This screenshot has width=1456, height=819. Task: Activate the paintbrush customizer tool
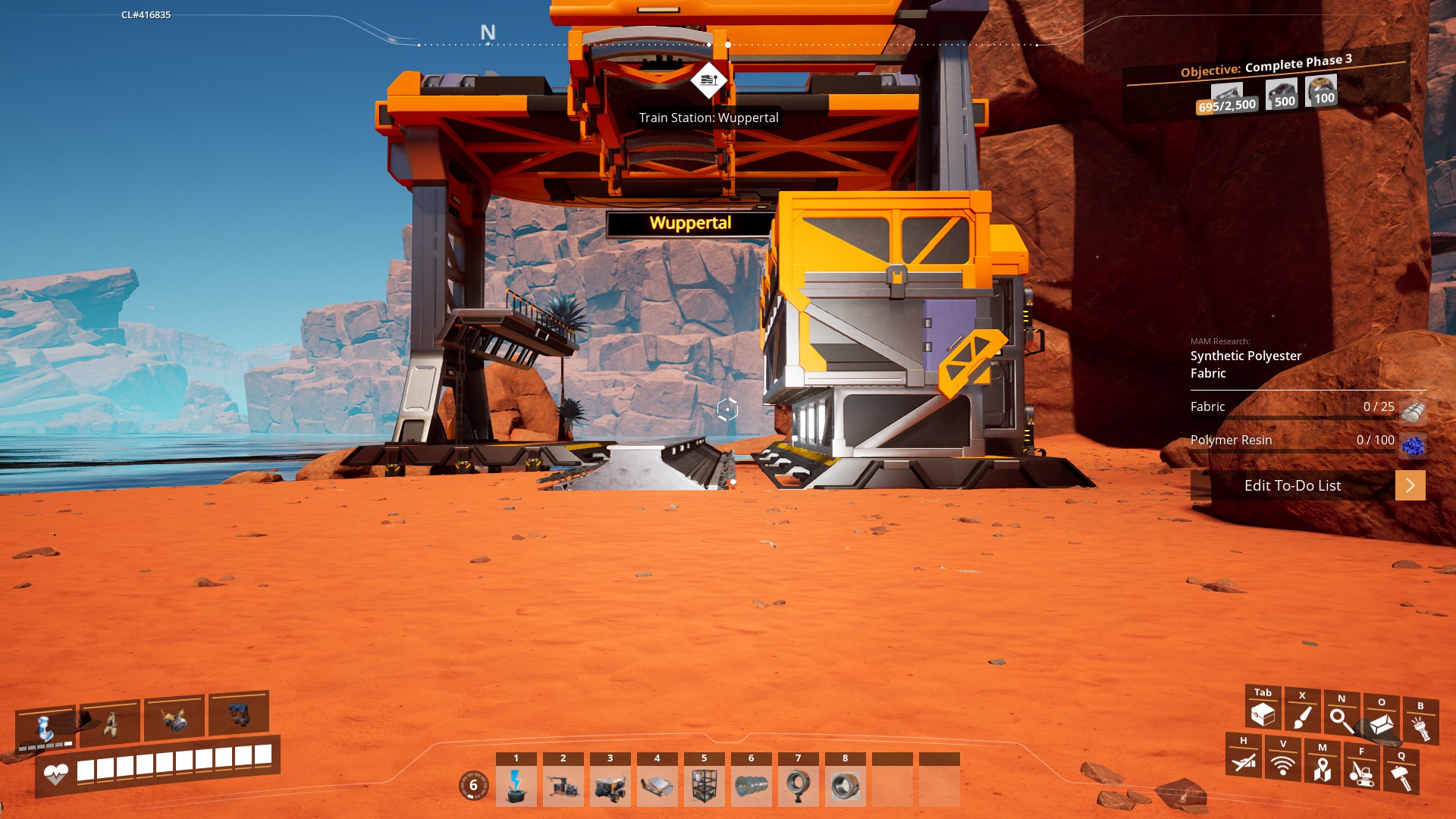coord(1302,717)
